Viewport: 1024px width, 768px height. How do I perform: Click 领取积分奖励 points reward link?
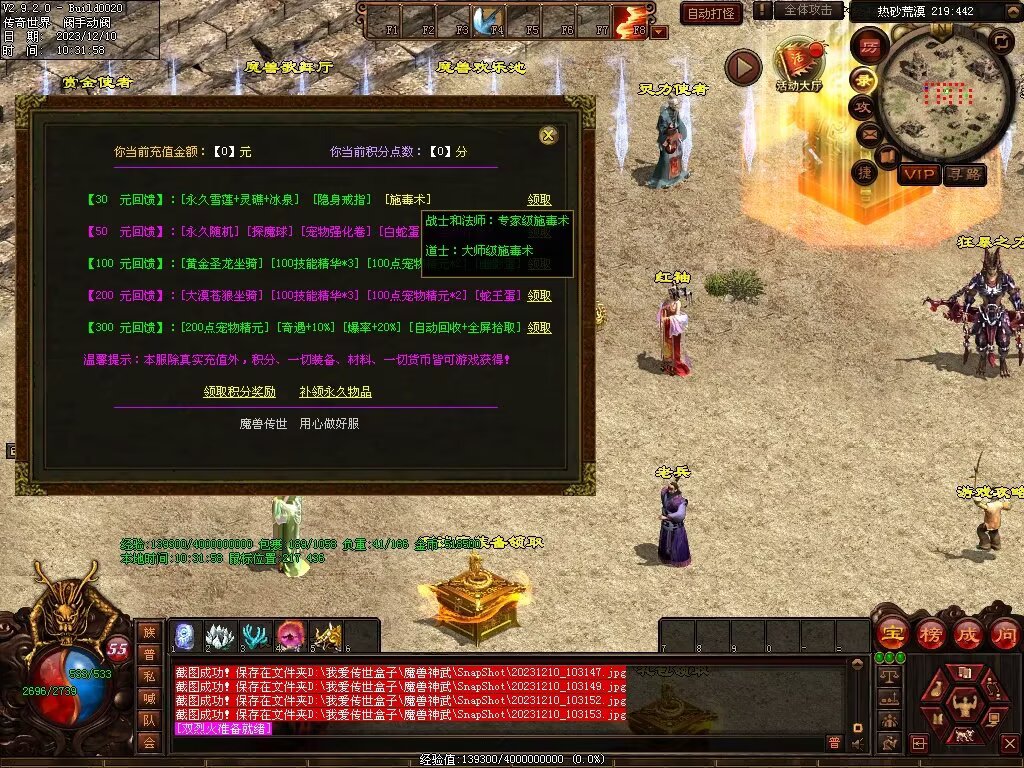(240, 392)
